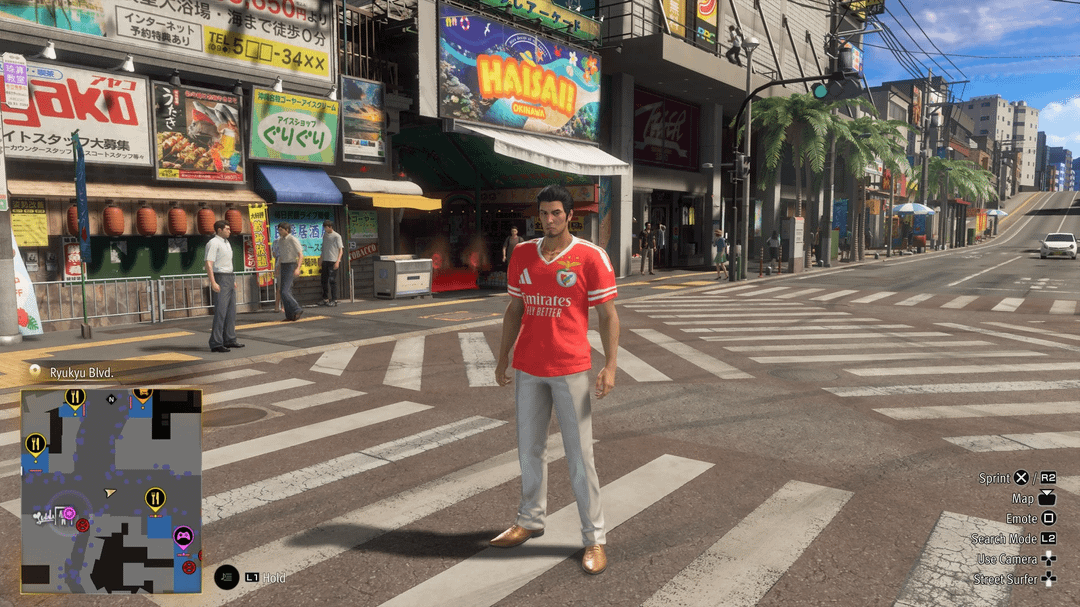This screenshot has height=607, width=1080.
Task: Open the minimap in the corner
Action: pos(111,490)
